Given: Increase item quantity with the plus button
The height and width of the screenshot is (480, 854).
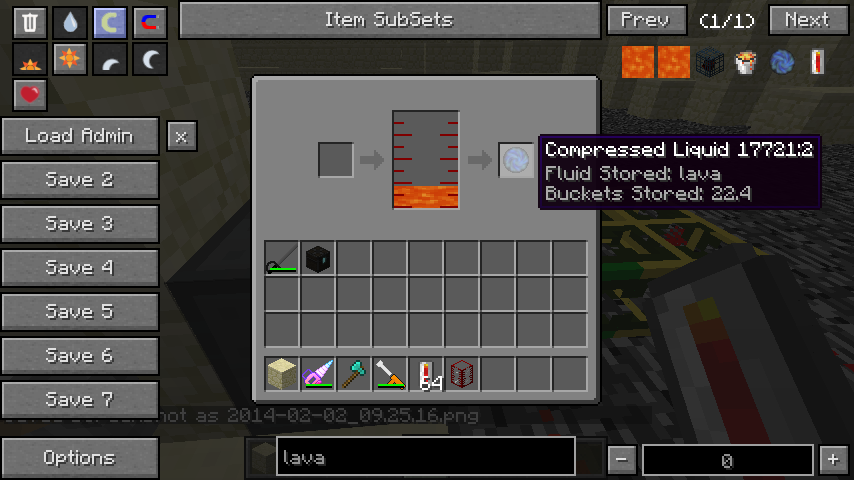Looking at the screenshot, I should (x=833, y=459).
